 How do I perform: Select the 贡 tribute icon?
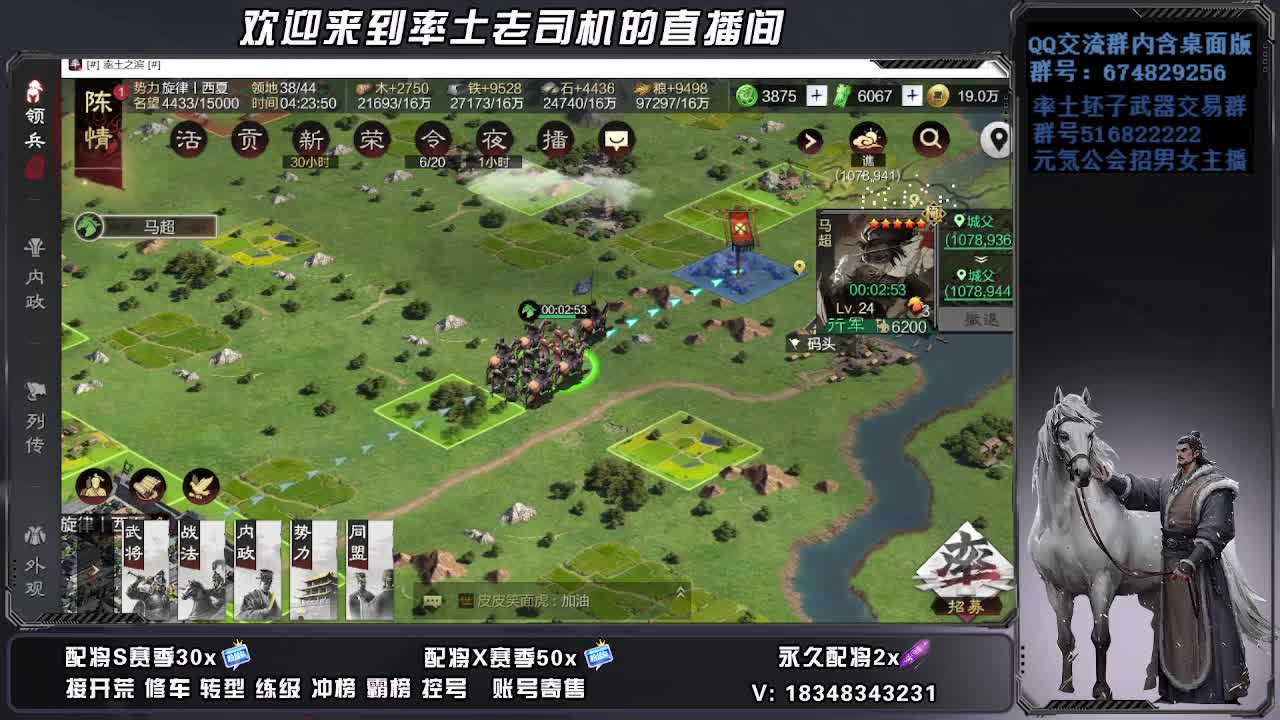(250, 140)
